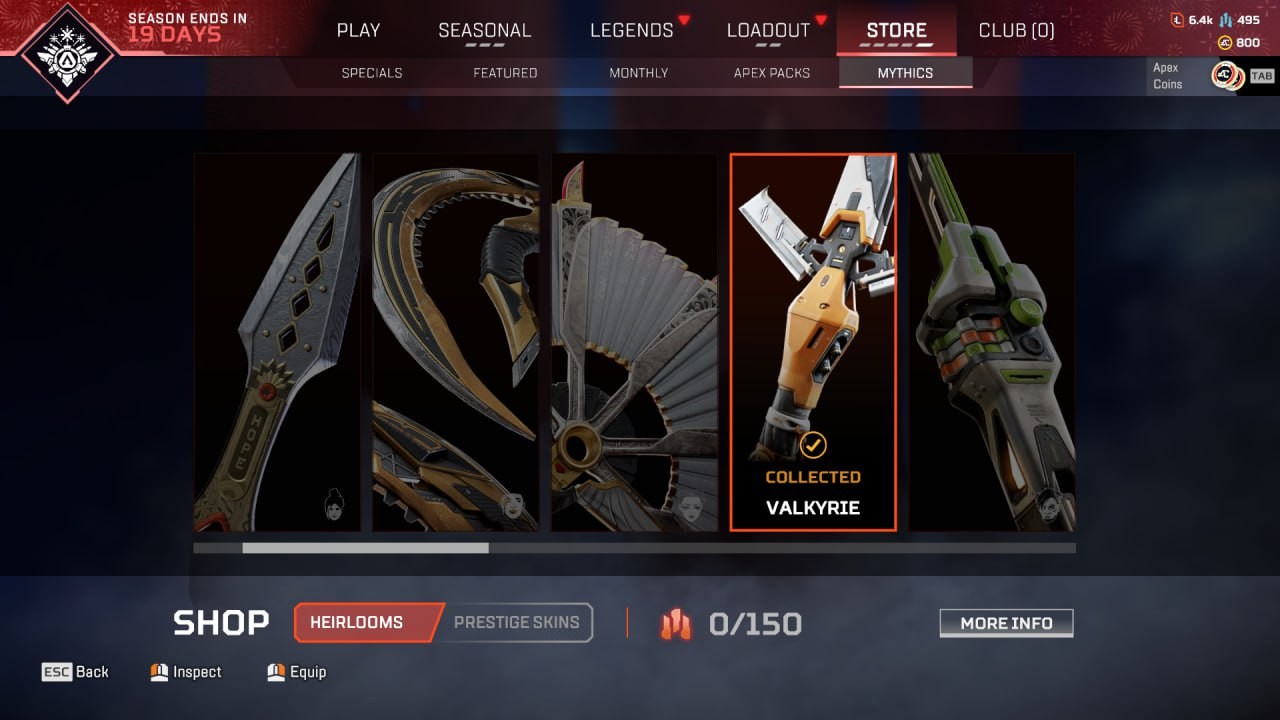1280x720 pixels.
Task: Switch shop to Prestige Skins
Action: (517, 622)
